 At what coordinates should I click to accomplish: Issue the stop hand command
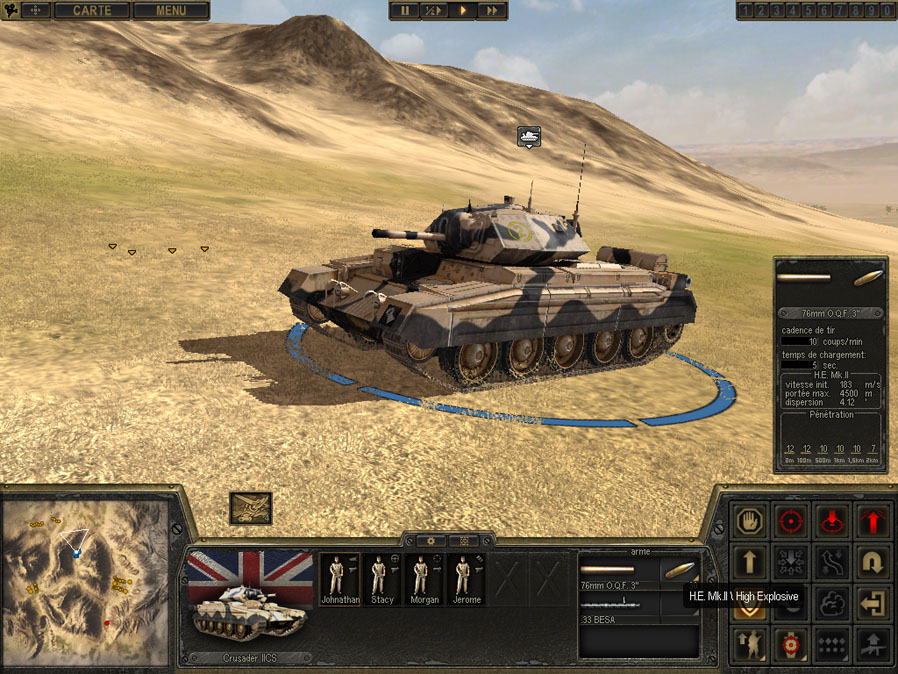(750, 521)
